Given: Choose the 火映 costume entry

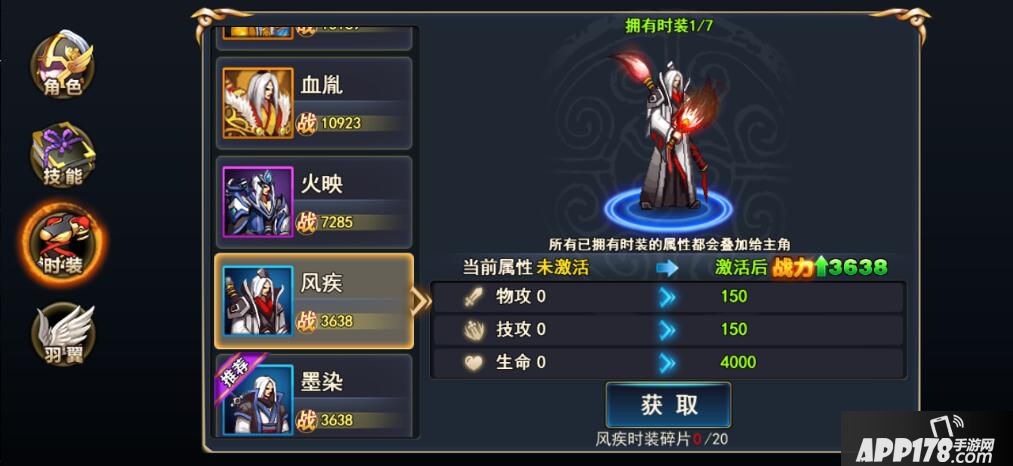Looking at the screenshot, I should pos(314,202).
